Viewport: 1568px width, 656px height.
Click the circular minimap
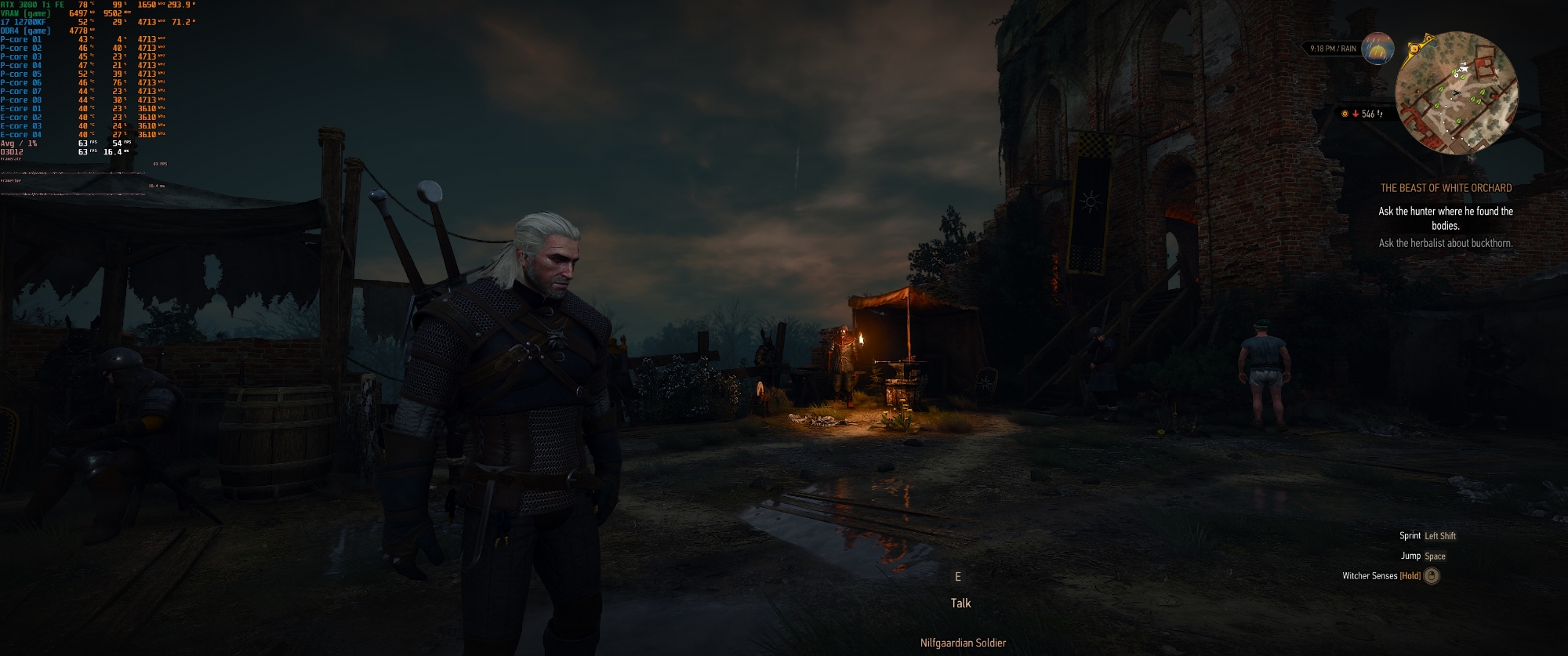click(1458, 94)
